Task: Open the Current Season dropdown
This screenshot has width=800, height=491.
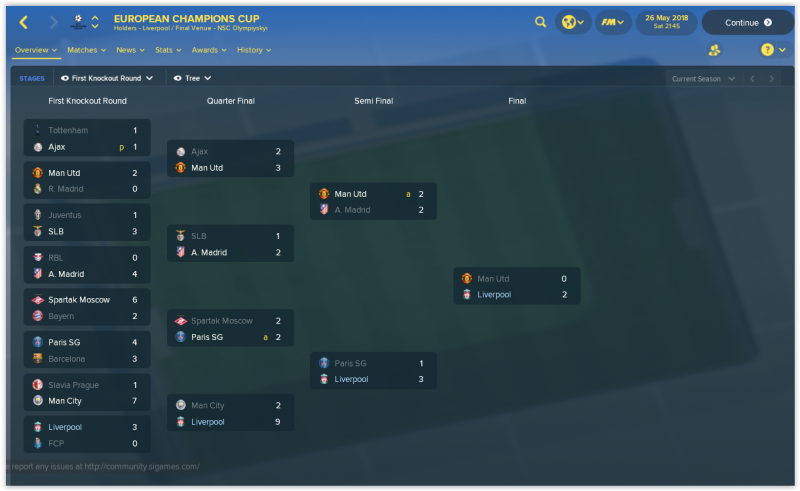Action: coord(703,78)
